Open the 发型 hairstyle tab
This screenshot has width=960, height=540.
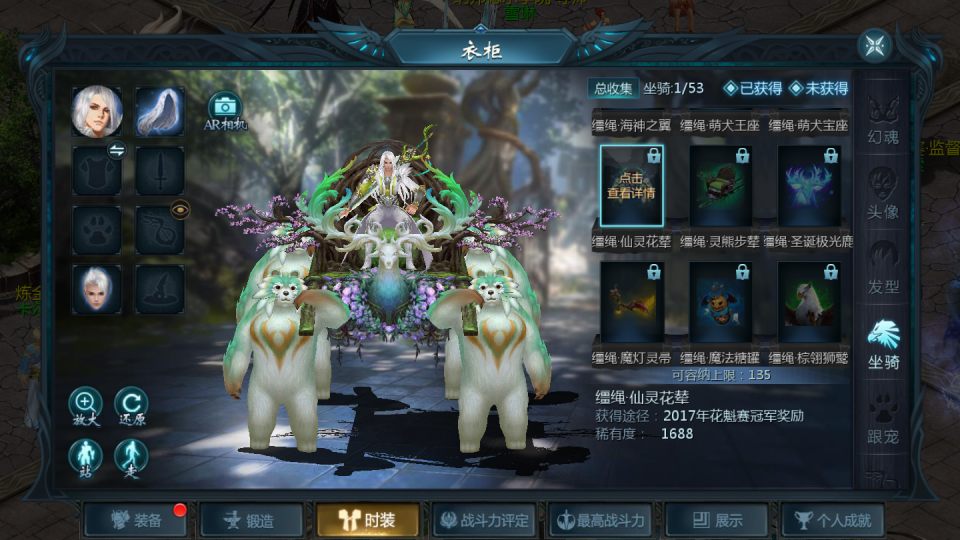pos(883,268)
